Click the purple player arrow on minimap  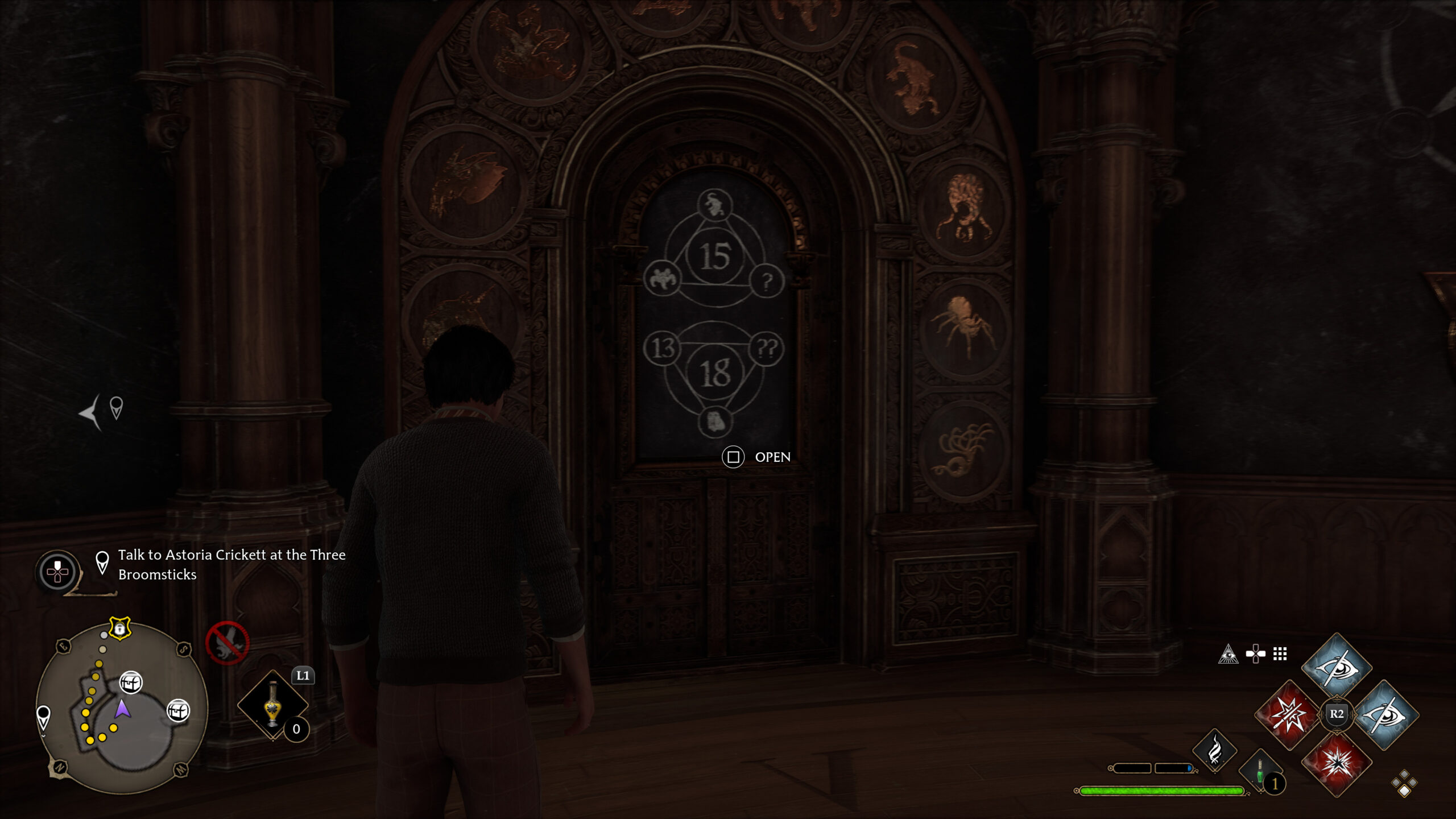[x=122, y=709]
